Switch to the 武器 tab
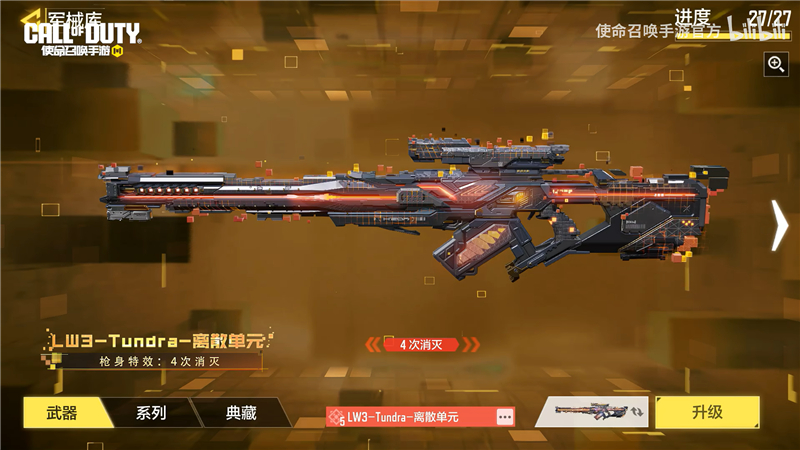Viewport: 800px width, 450px height. [62, 412]
